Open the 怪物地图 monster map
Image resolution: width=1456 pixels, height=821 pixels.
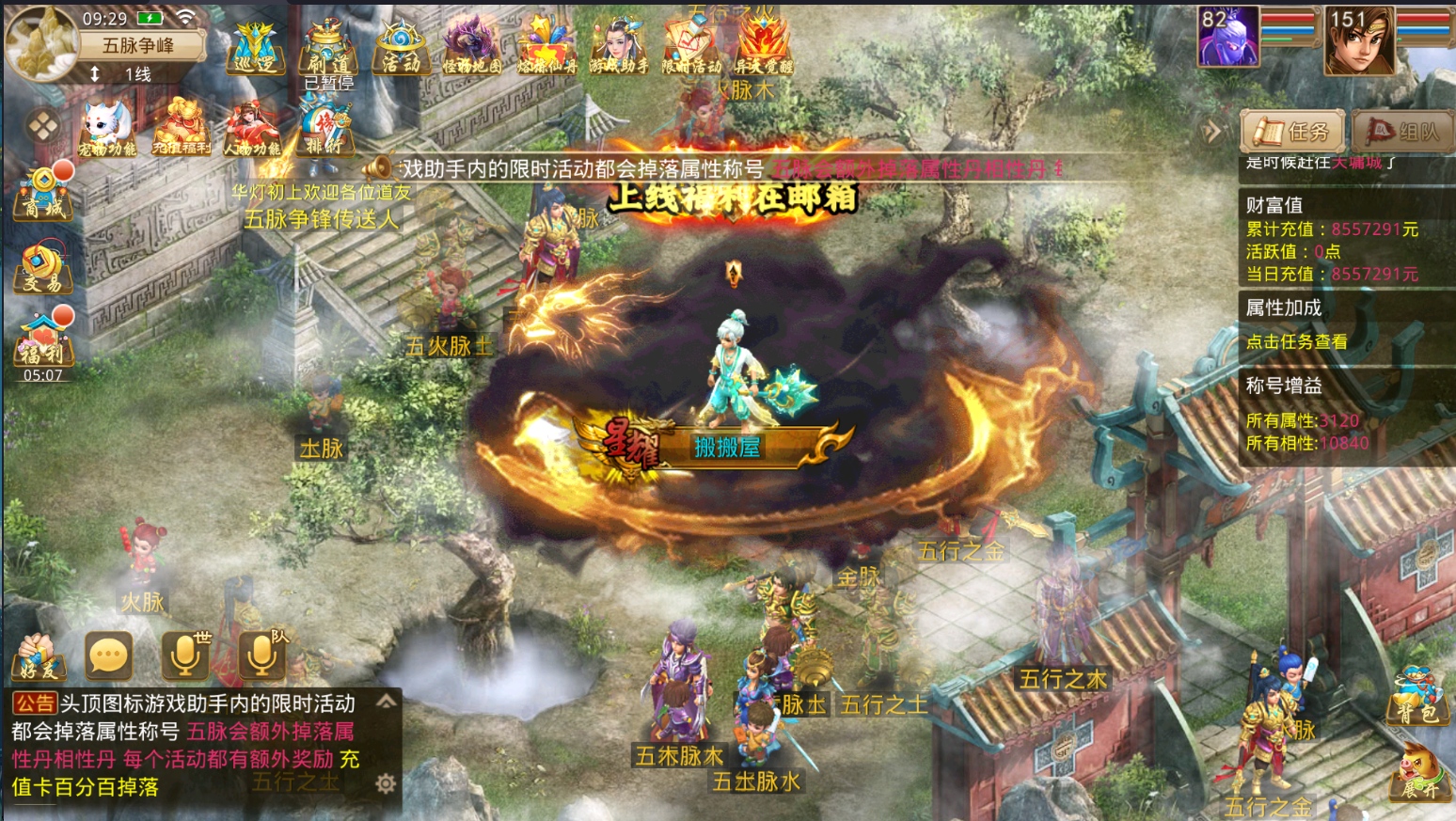(472, 47)
